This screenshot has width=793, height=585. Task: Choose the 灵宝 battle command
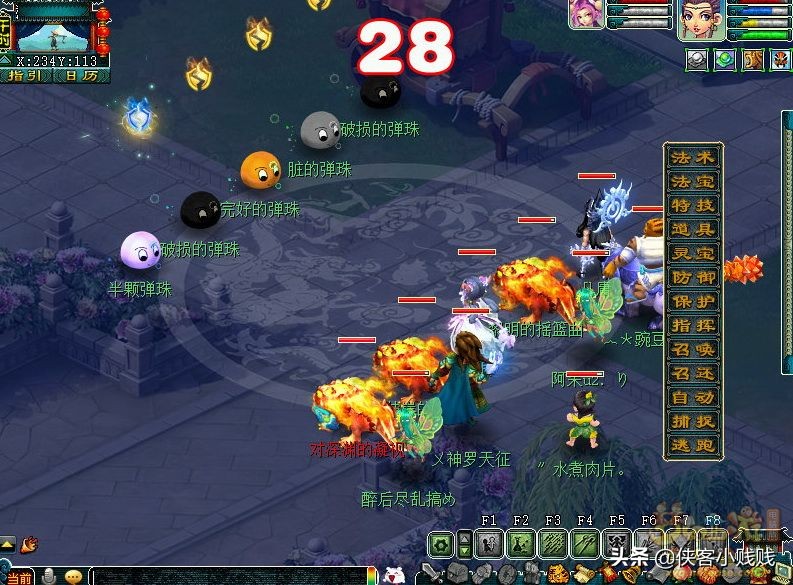click(693, 254)
